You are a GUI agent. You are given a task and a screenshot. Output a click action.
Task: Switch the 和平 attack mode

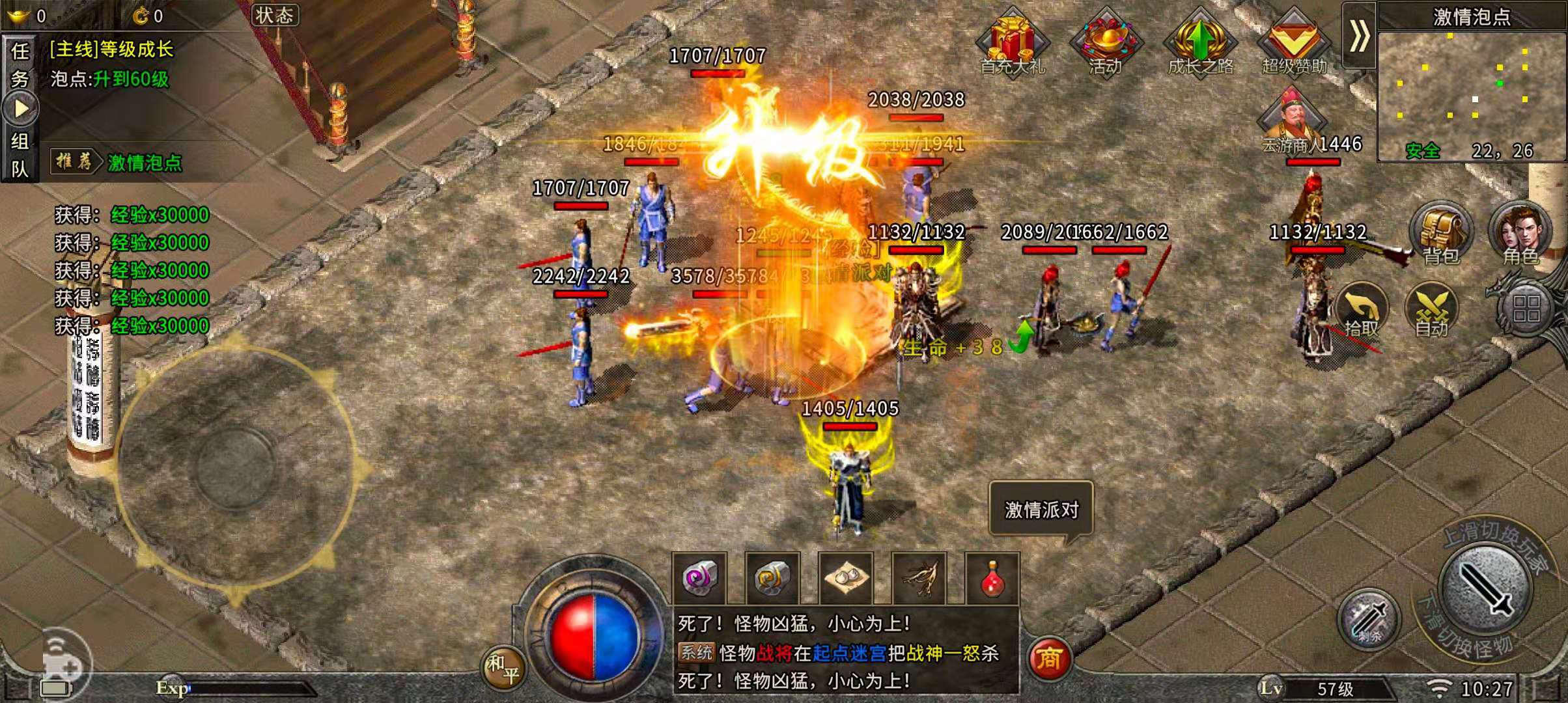click(x=503, y=668)
